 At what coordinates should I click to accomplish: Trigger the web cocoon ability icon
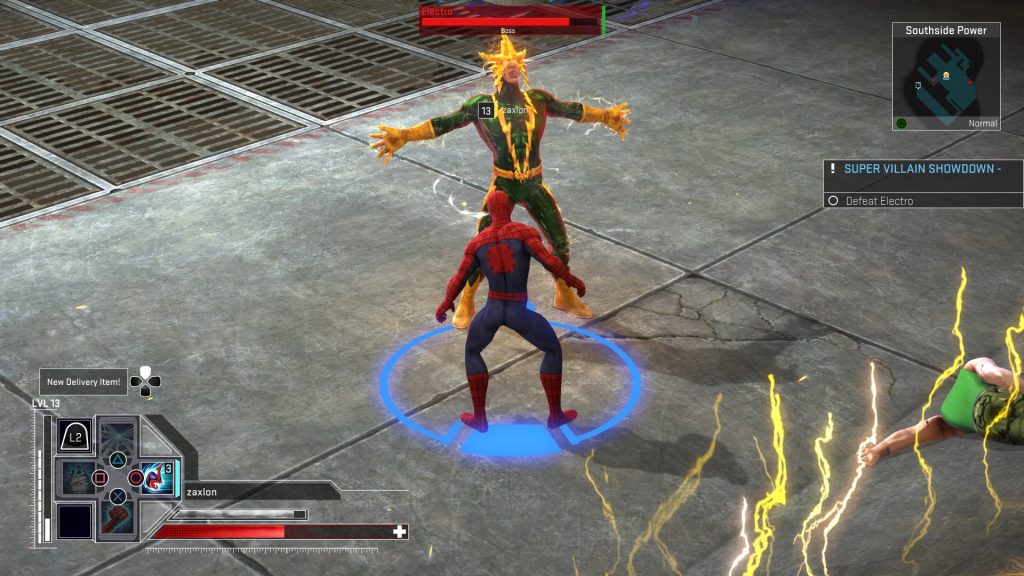point(76,478)
